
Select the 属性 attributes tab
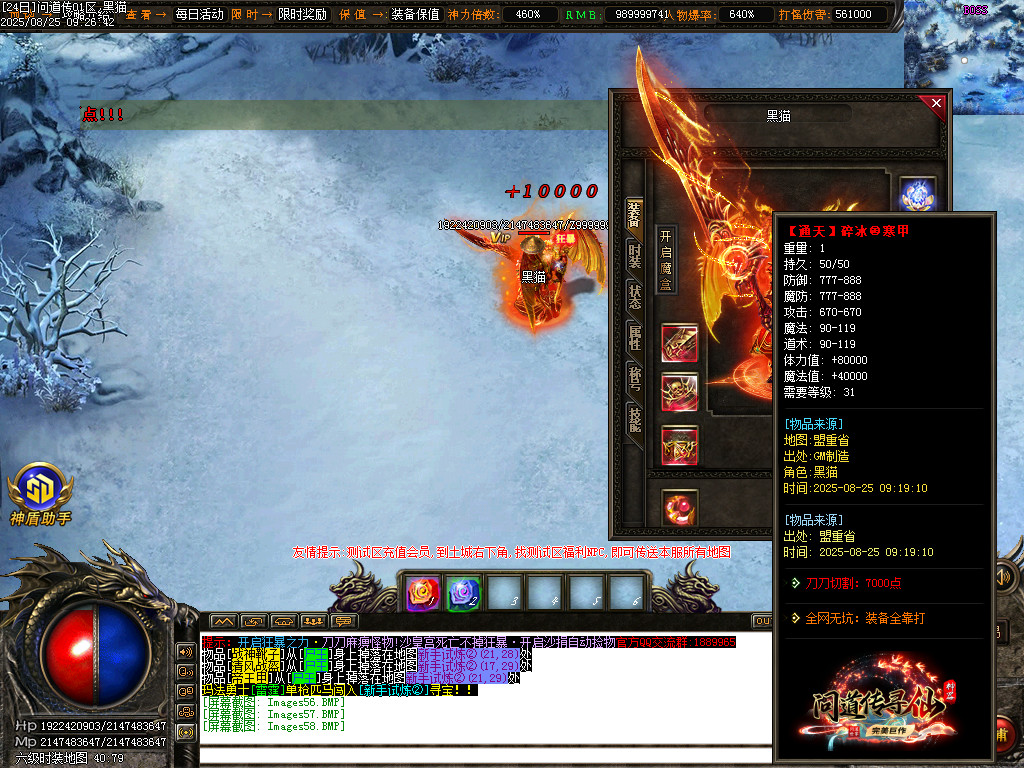[x=634, y=337]
